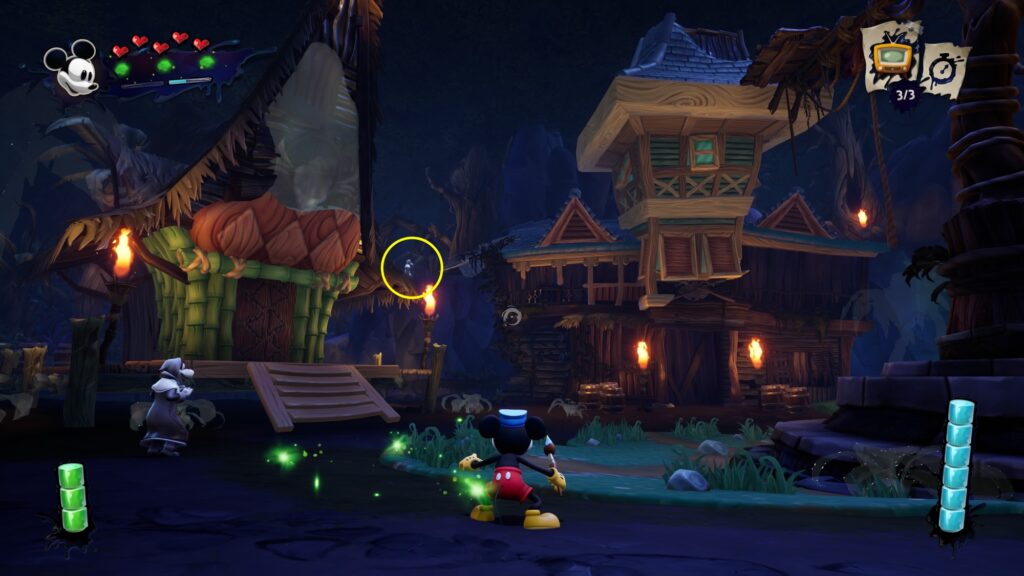Click the Mickey Mouse portrait icon
This screenshot has height=576, width=1024.
click(x=72, y=68)
